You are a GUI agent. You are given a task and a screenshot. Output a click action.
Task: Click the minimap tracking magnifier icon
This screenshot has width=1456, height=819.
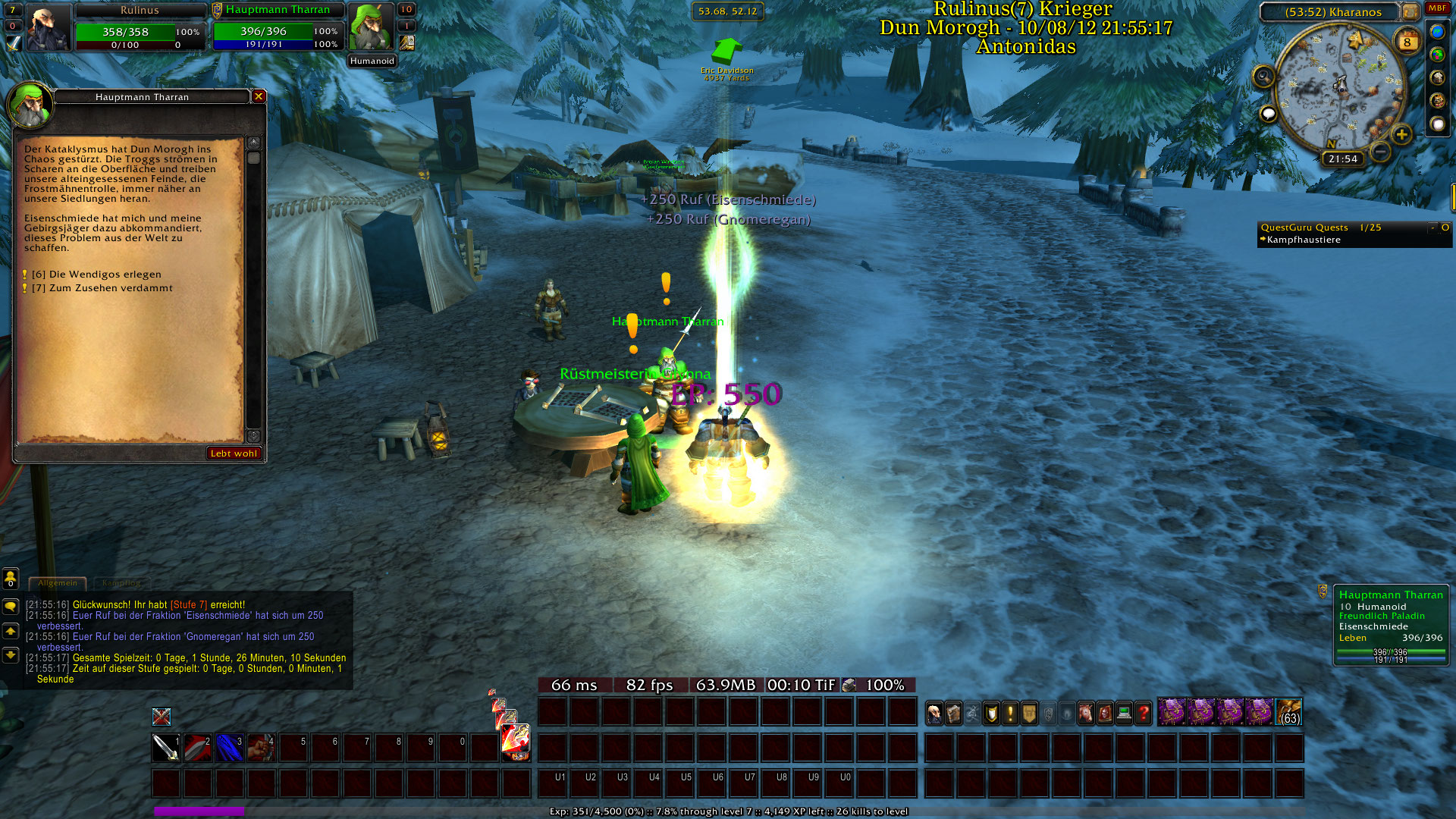click(1263, 77)
